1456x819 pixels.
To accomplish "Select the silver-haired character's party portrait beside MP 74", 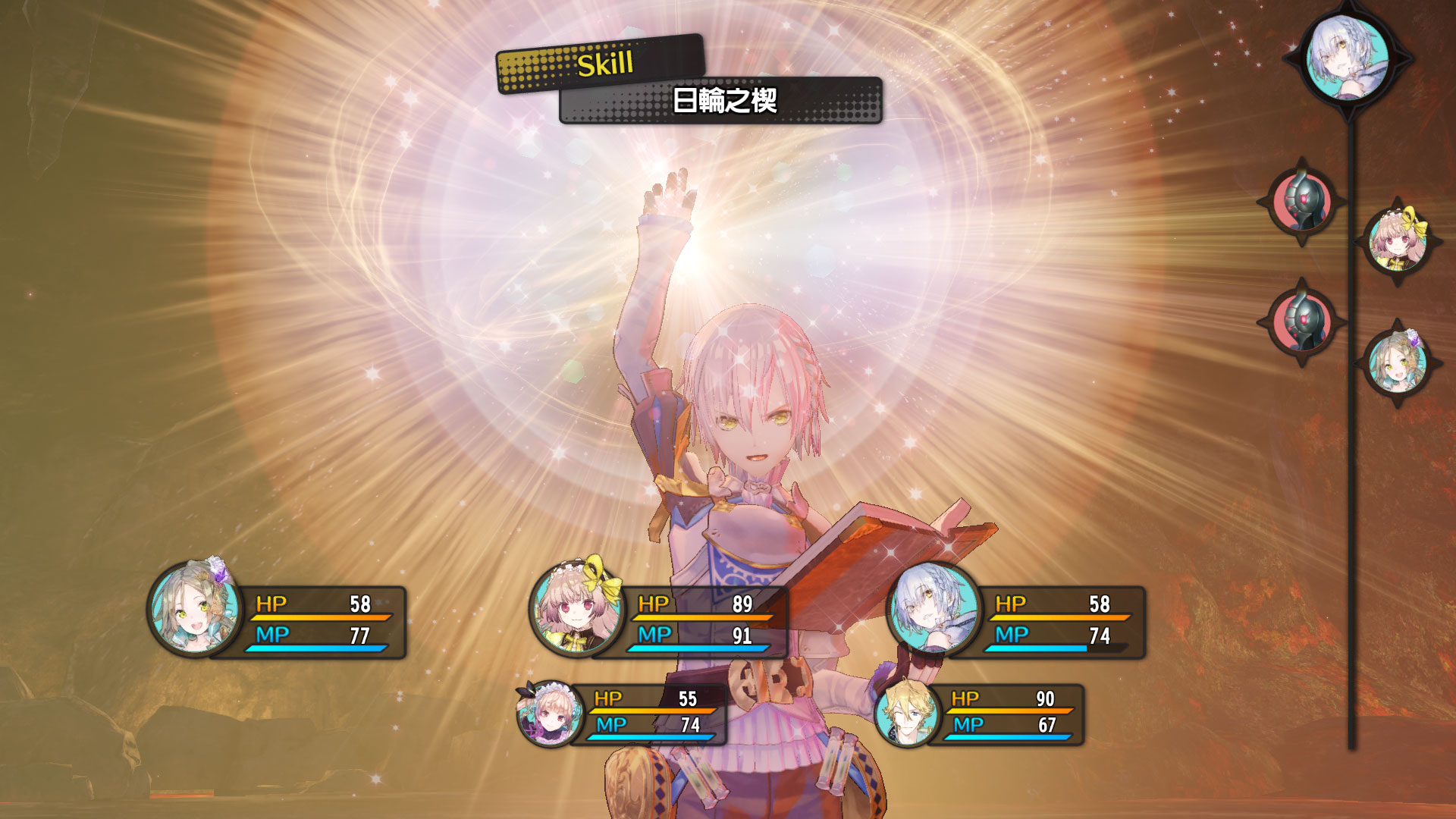I will [934, 609].
